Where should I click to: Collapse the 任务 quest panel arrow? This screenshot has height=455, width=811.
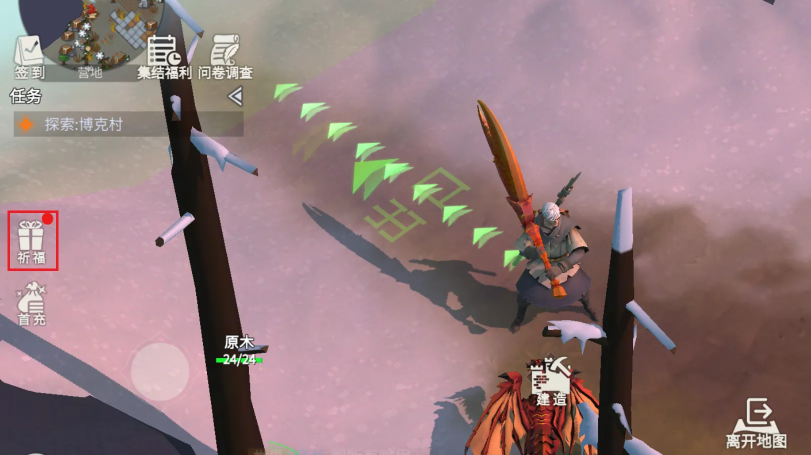235,96
